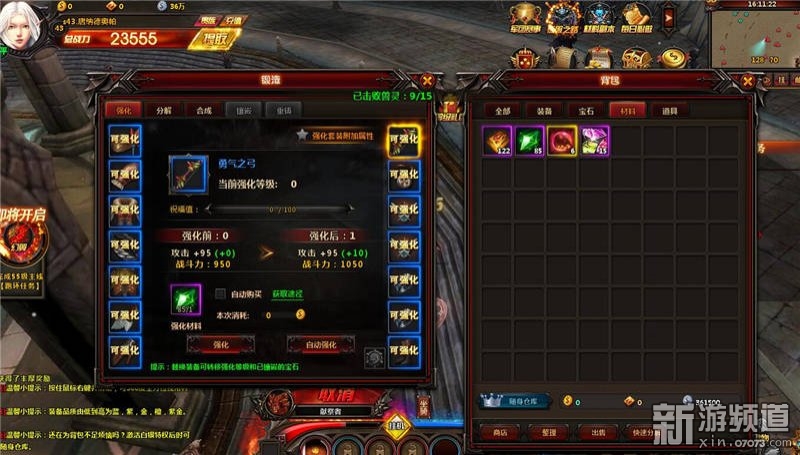Screen dimensions: 800x455
Task: Select the green enhancement material slot in forging
Action: coord(186,298)
